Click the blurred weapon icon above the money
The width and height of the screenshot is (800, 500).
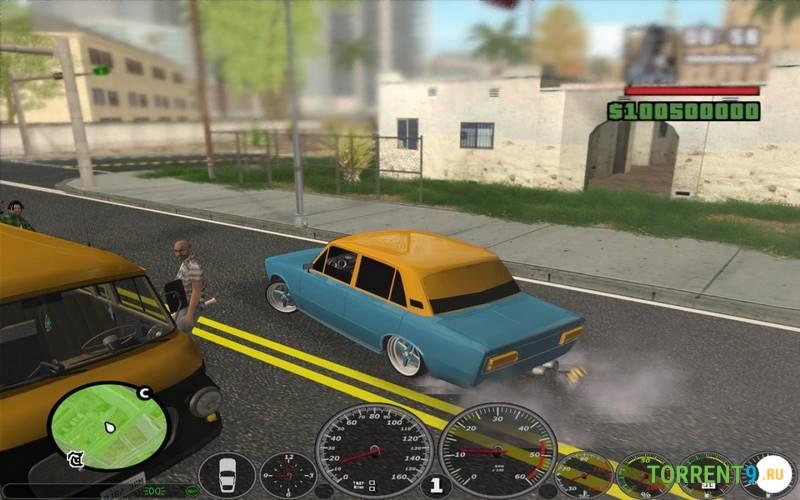[651, 55]
